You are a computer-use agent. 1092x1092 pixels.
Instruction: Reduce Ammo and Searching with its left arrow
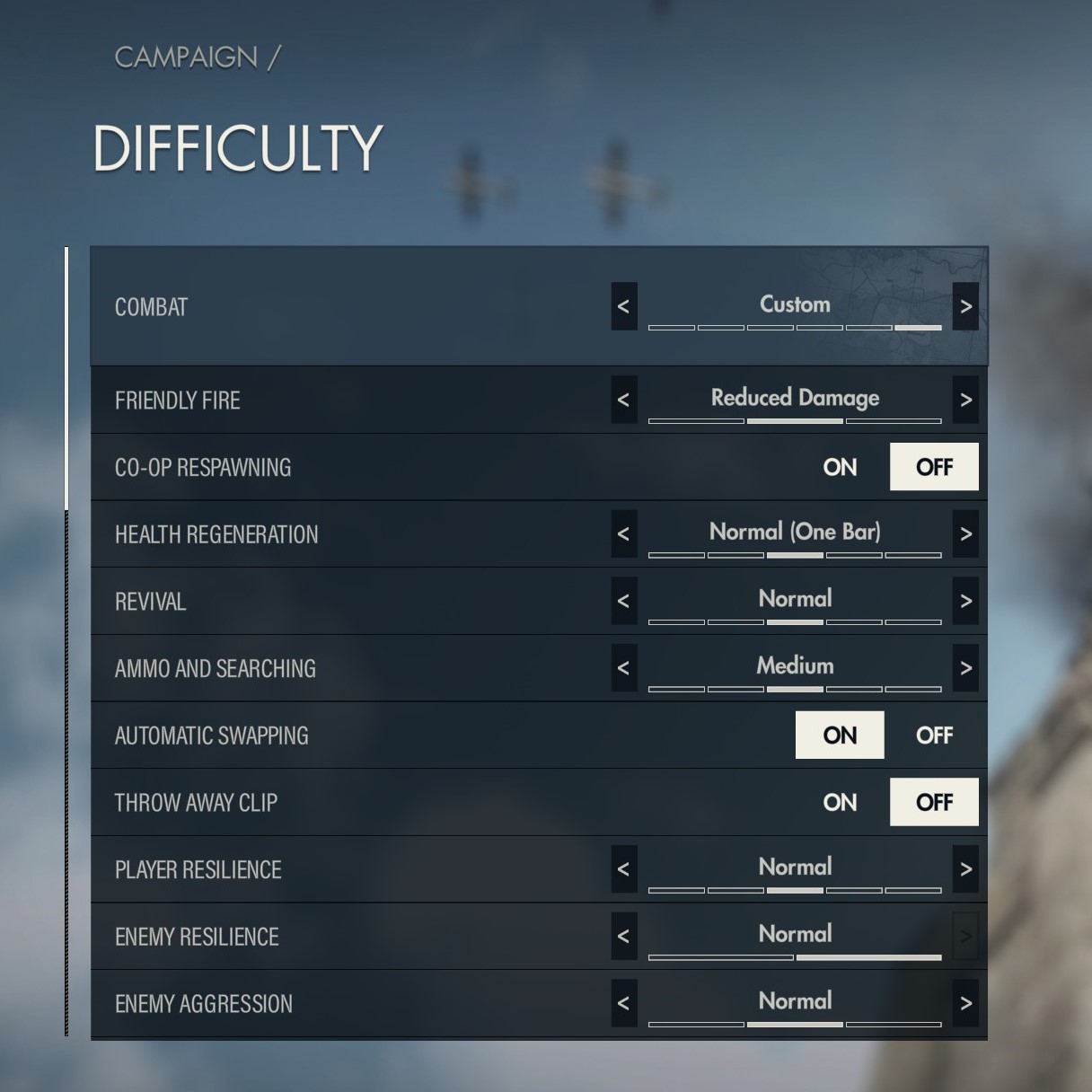coord(624,668)
